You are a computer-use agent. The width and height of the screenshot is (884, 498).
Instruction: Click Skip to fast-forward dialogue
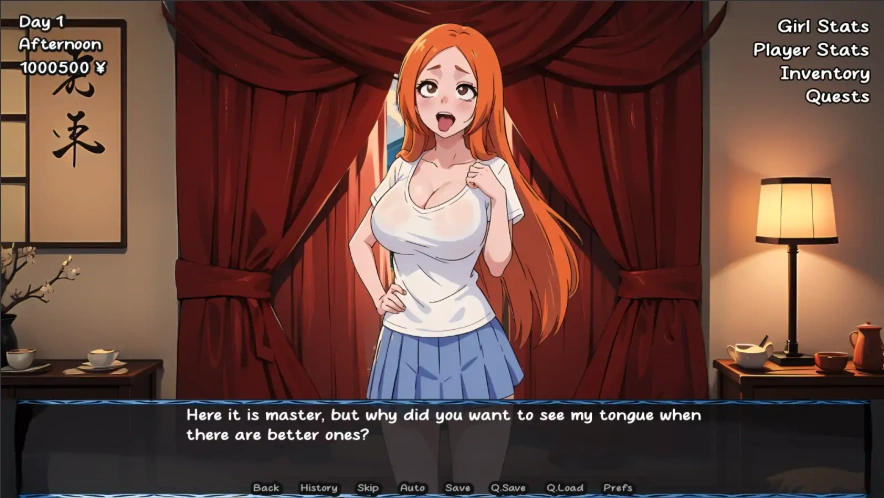pos(368,488)
